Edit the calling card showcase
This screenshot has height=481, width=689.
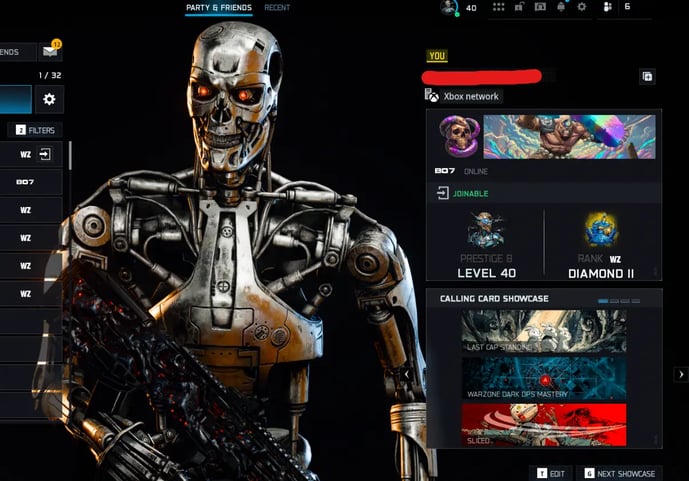(x=551, y=473)
